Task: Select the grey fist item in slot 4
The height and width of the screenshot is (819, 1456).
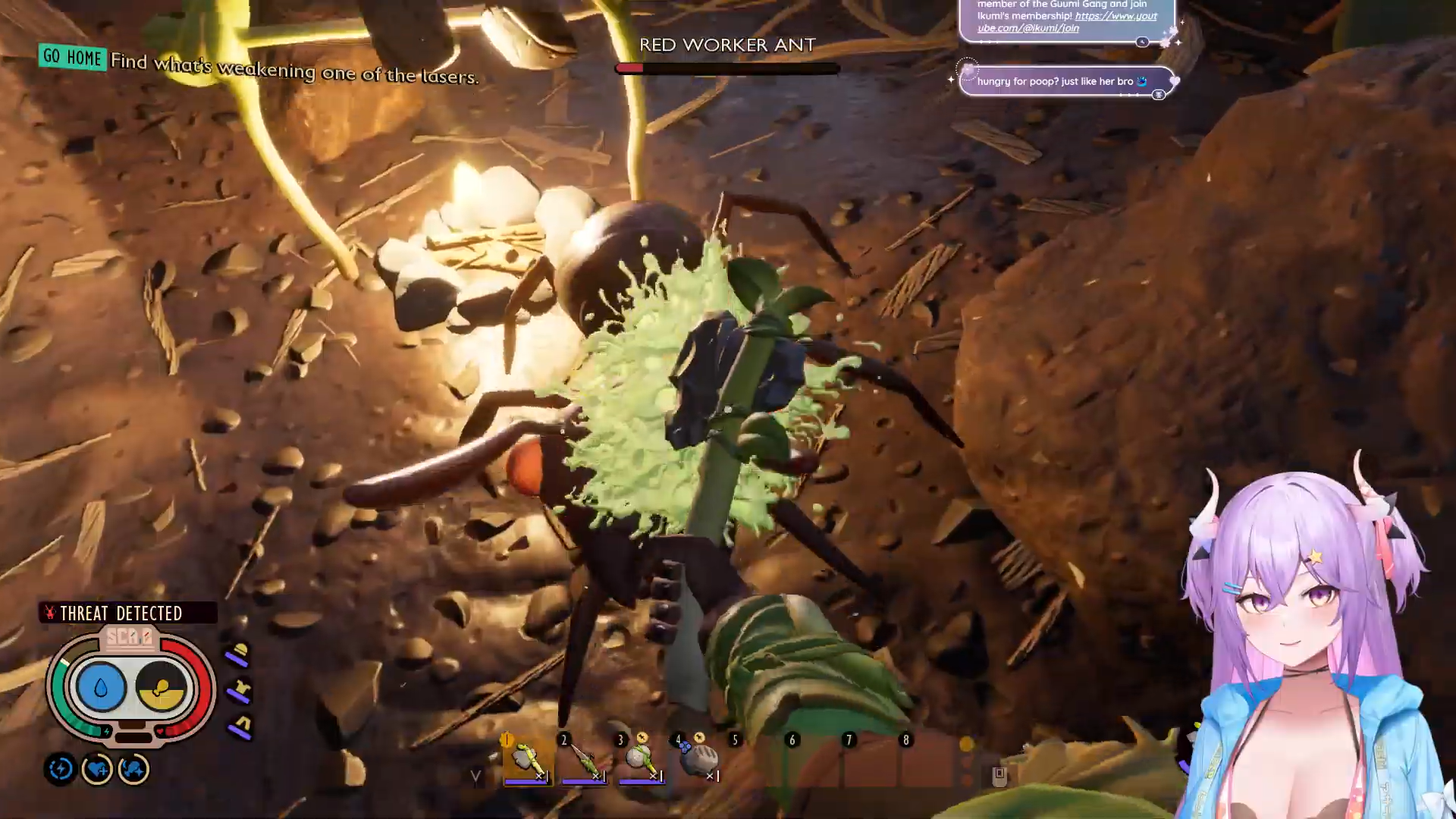Action: 699,759
